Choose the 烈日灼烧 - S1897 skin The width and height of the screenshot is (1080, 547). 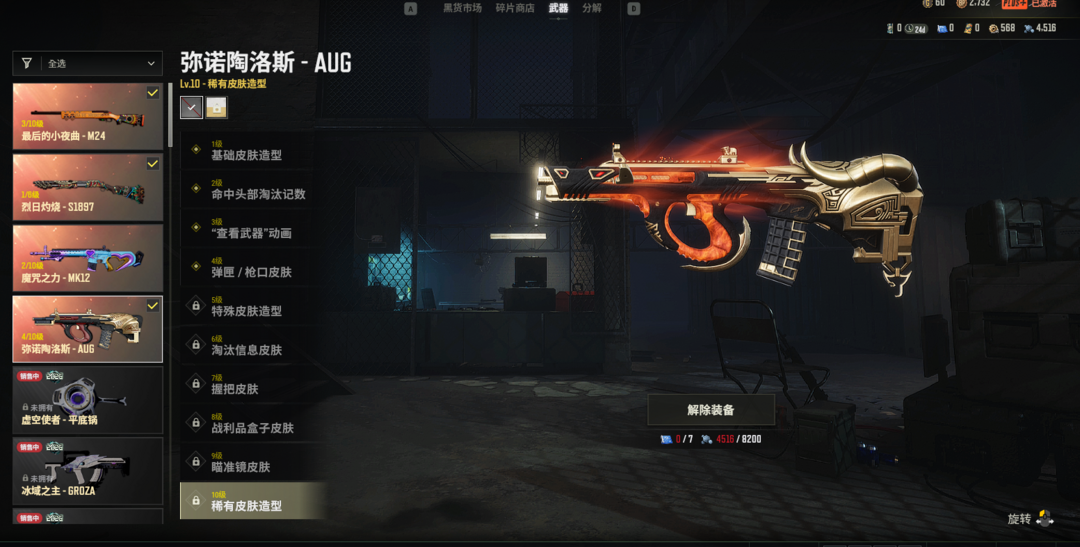[x=87, y=187]
